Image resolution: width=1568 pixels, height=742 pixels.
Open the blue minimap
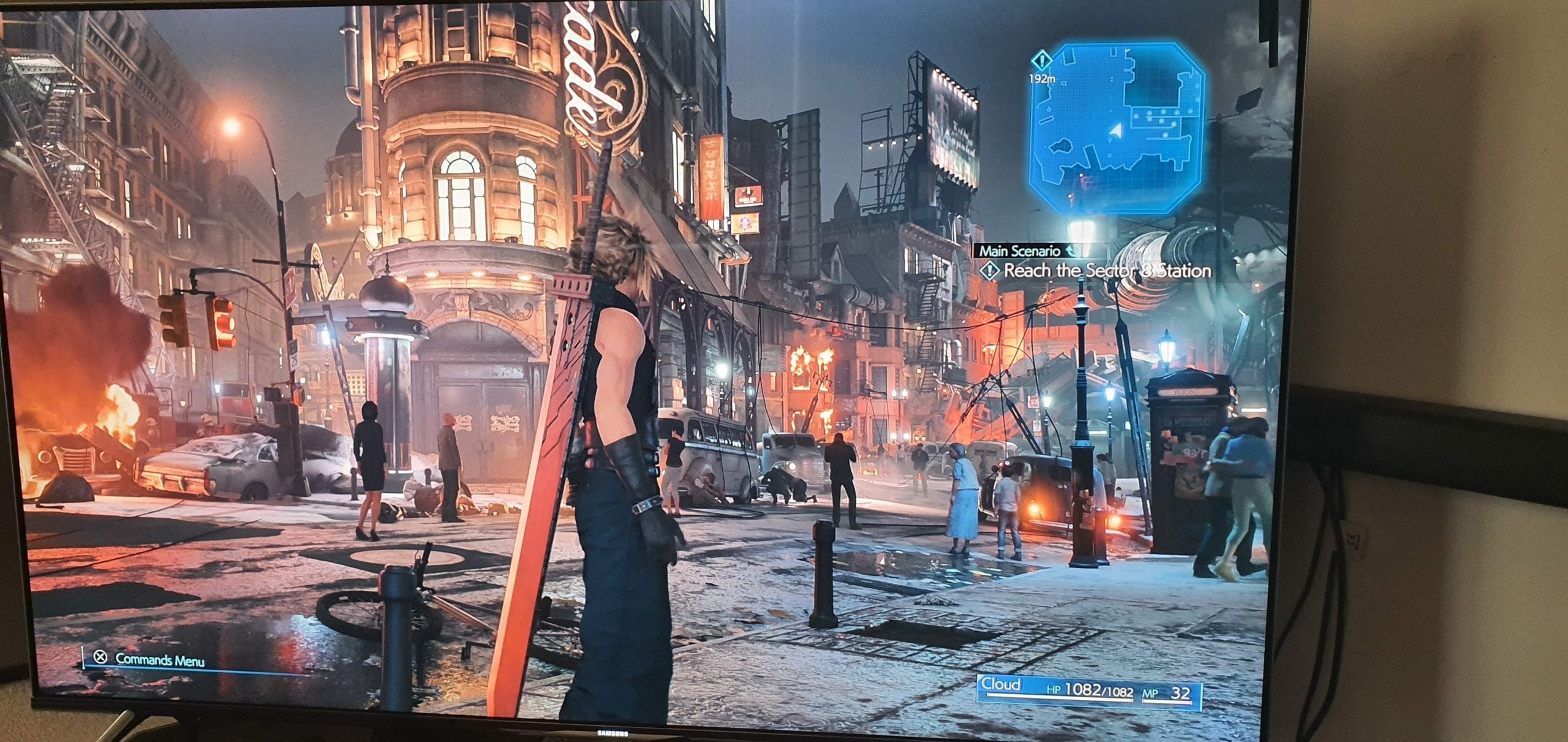pos(1117,127)
